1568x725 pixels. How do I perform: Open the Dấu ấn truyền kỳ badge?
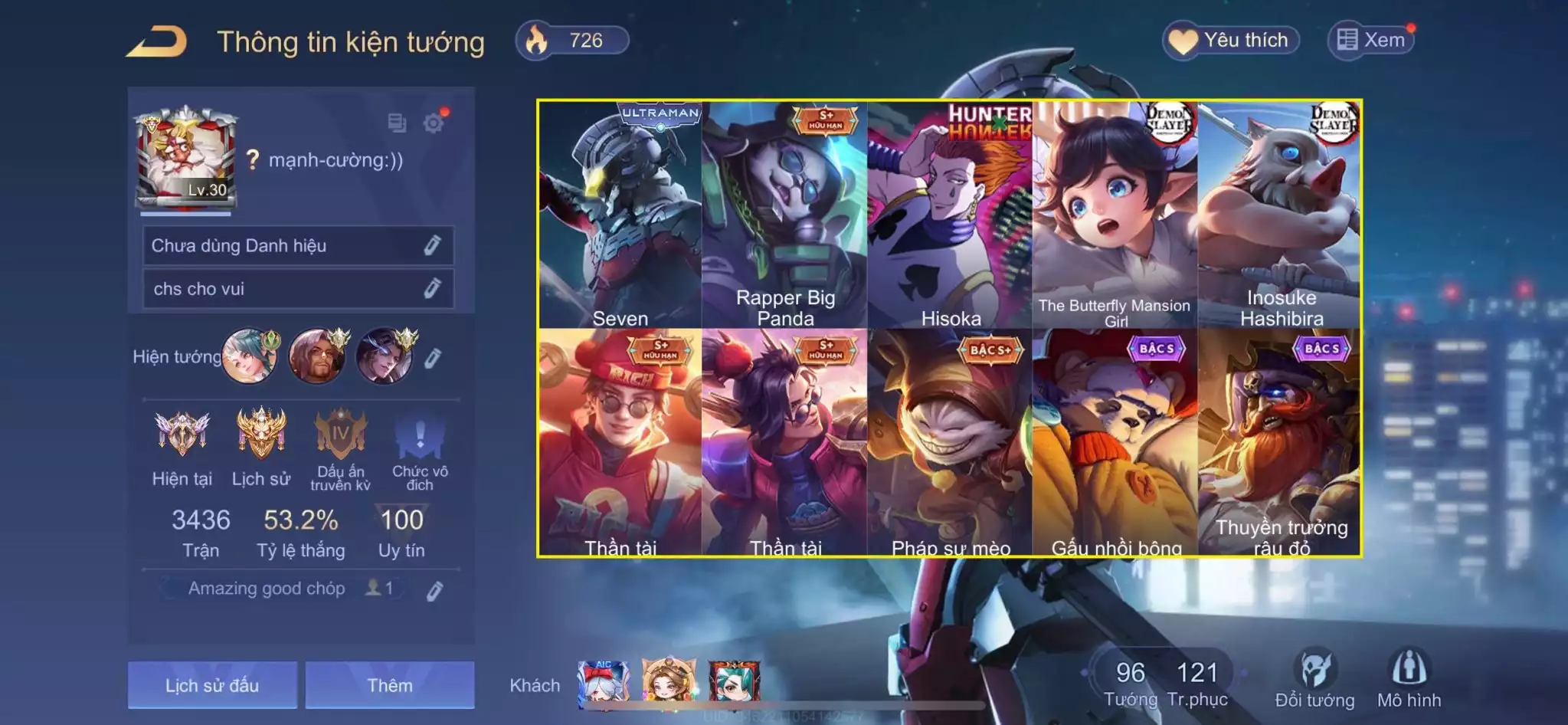pyautogui.click(x=340, y=448)
